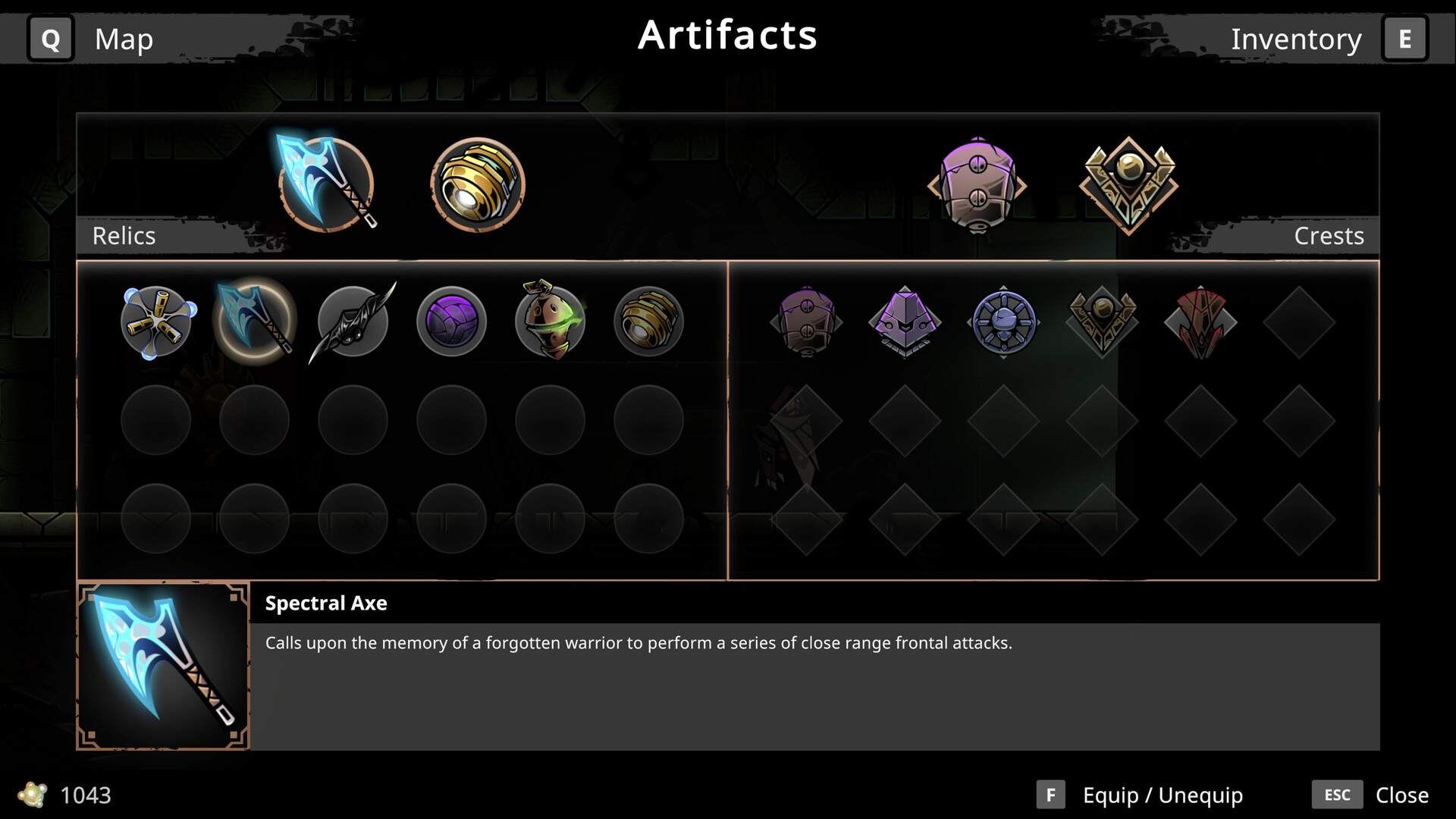Screen dimensions: 1456x819
Task: Select the gold diamond crest in the grid
Action: tap(1102, 321)
